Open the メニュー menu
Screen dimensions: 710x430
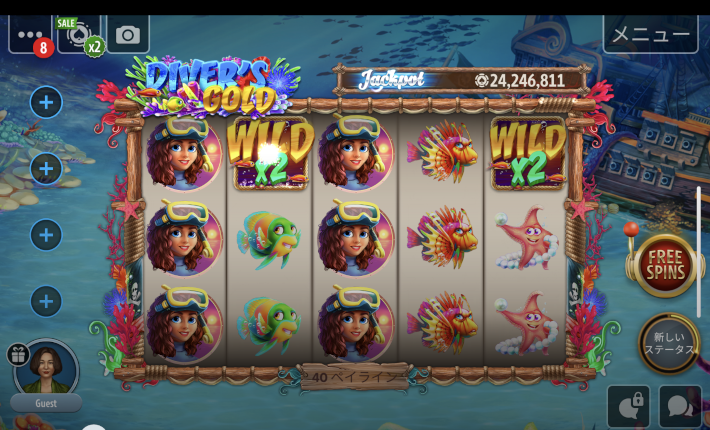[650, 34]
